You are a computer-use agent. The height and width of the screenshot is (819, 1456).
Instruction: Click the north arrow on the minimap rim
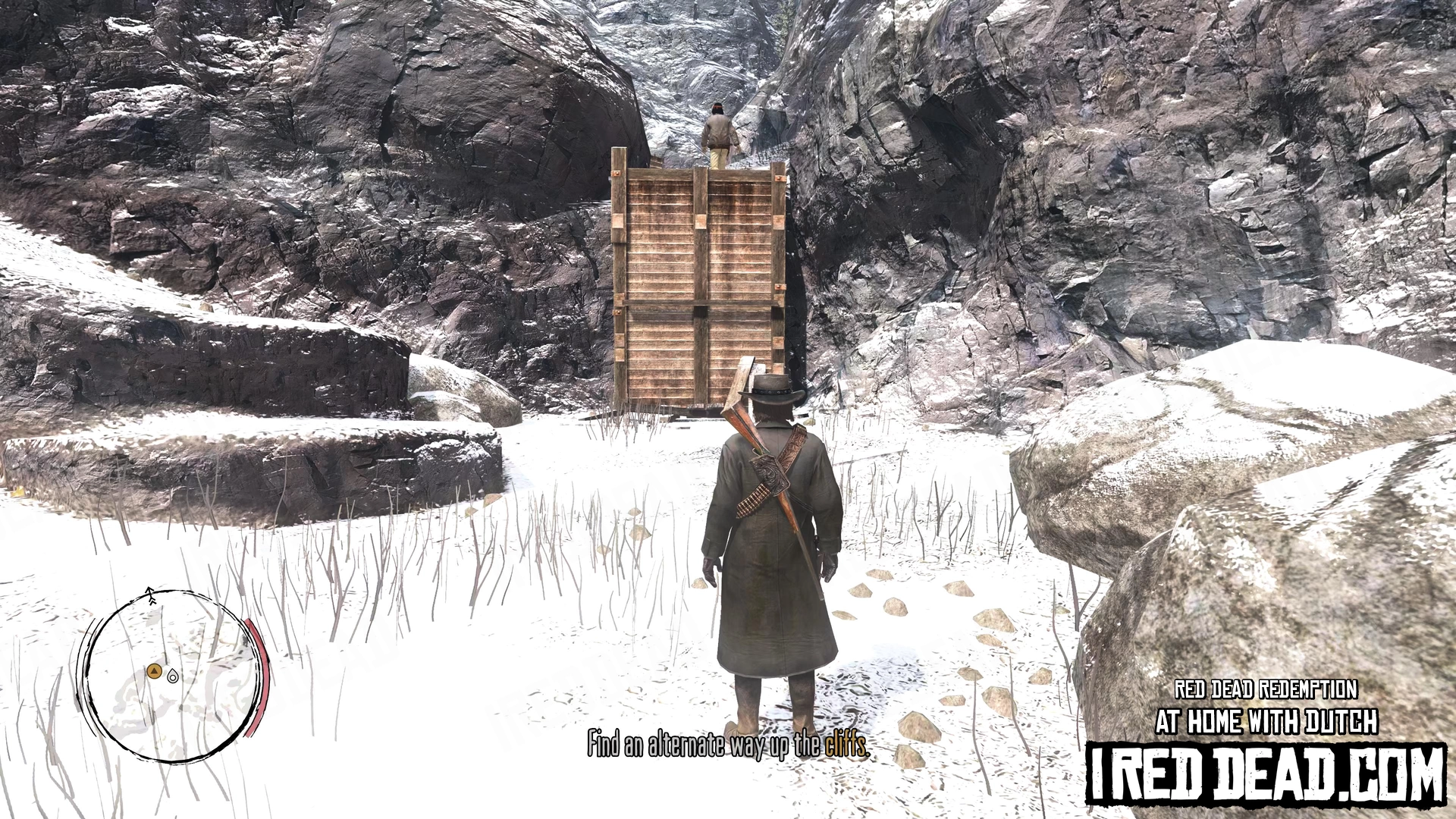tap(151, 595)
